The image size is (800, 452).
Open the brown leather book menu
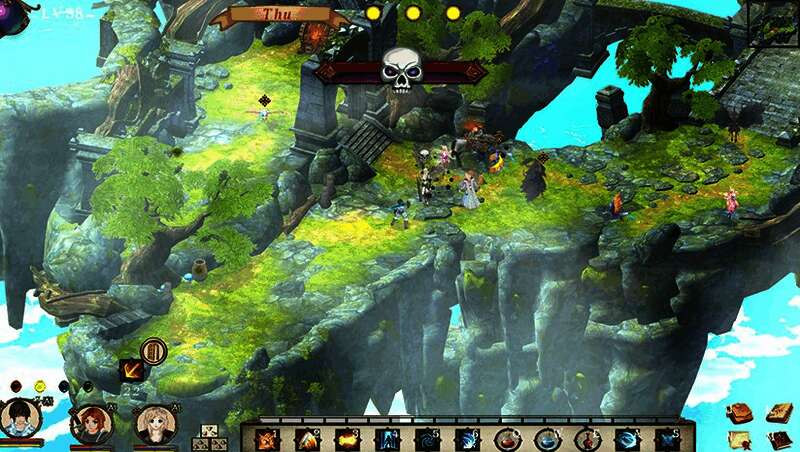(739, 412)
